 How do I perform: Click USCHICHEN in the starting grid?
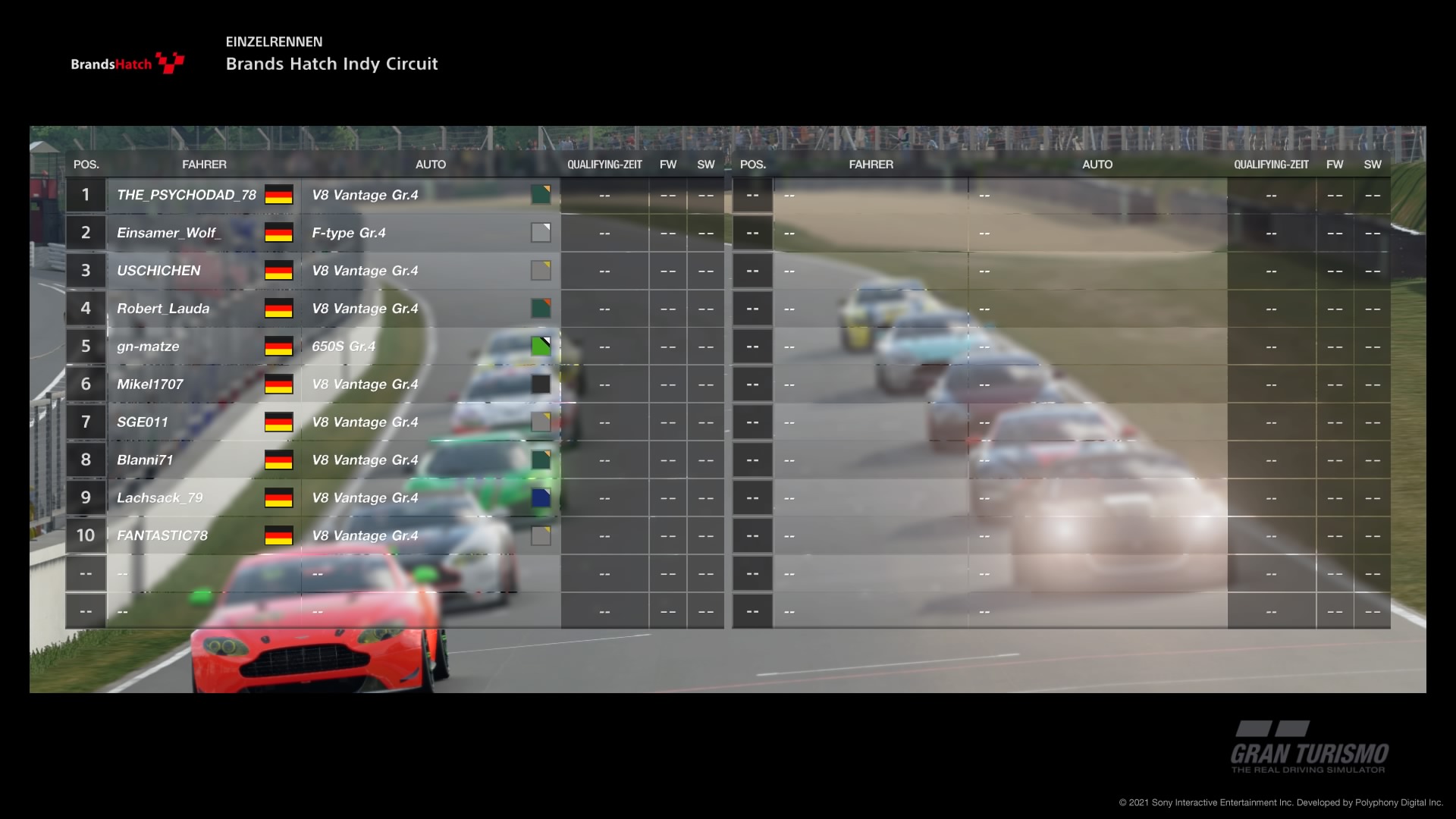158,271
